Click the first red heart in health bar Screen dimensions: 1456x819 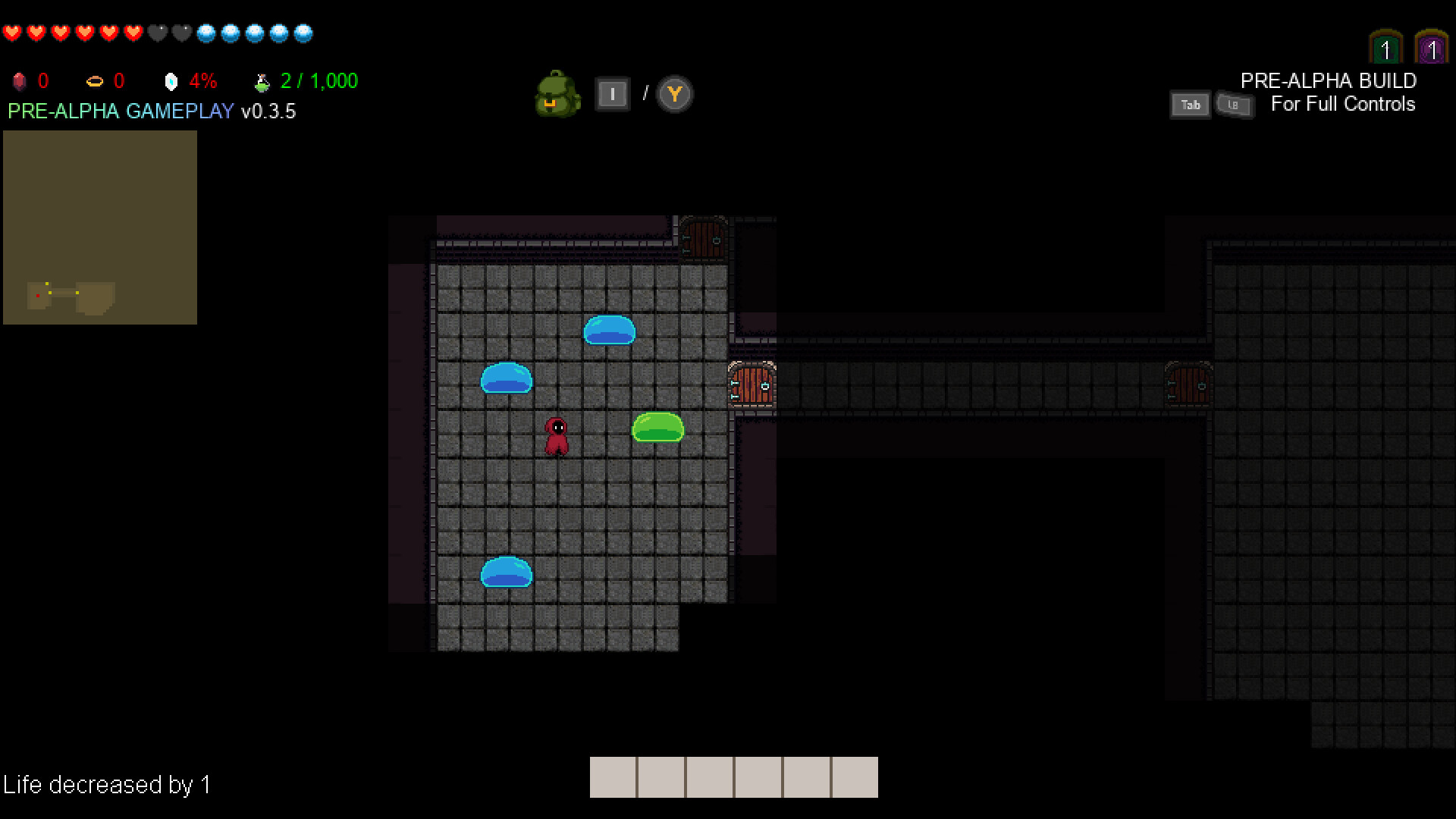[11, 33]
